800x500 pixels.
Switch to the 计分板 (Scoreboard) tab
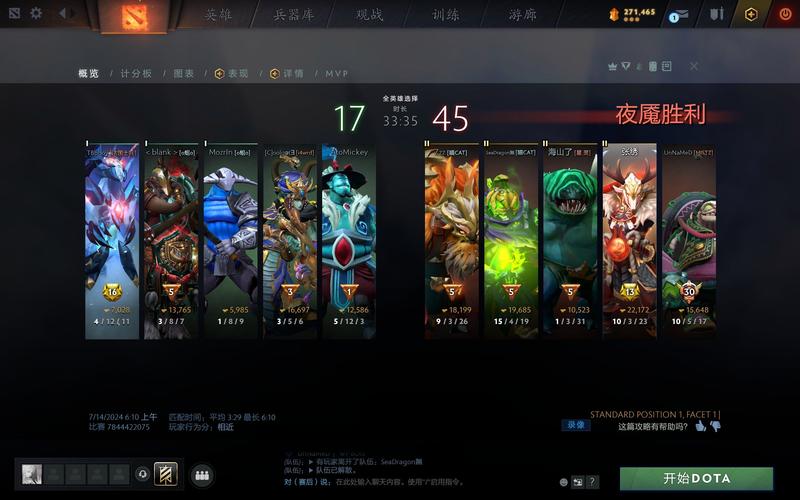(x=136, y=74)
